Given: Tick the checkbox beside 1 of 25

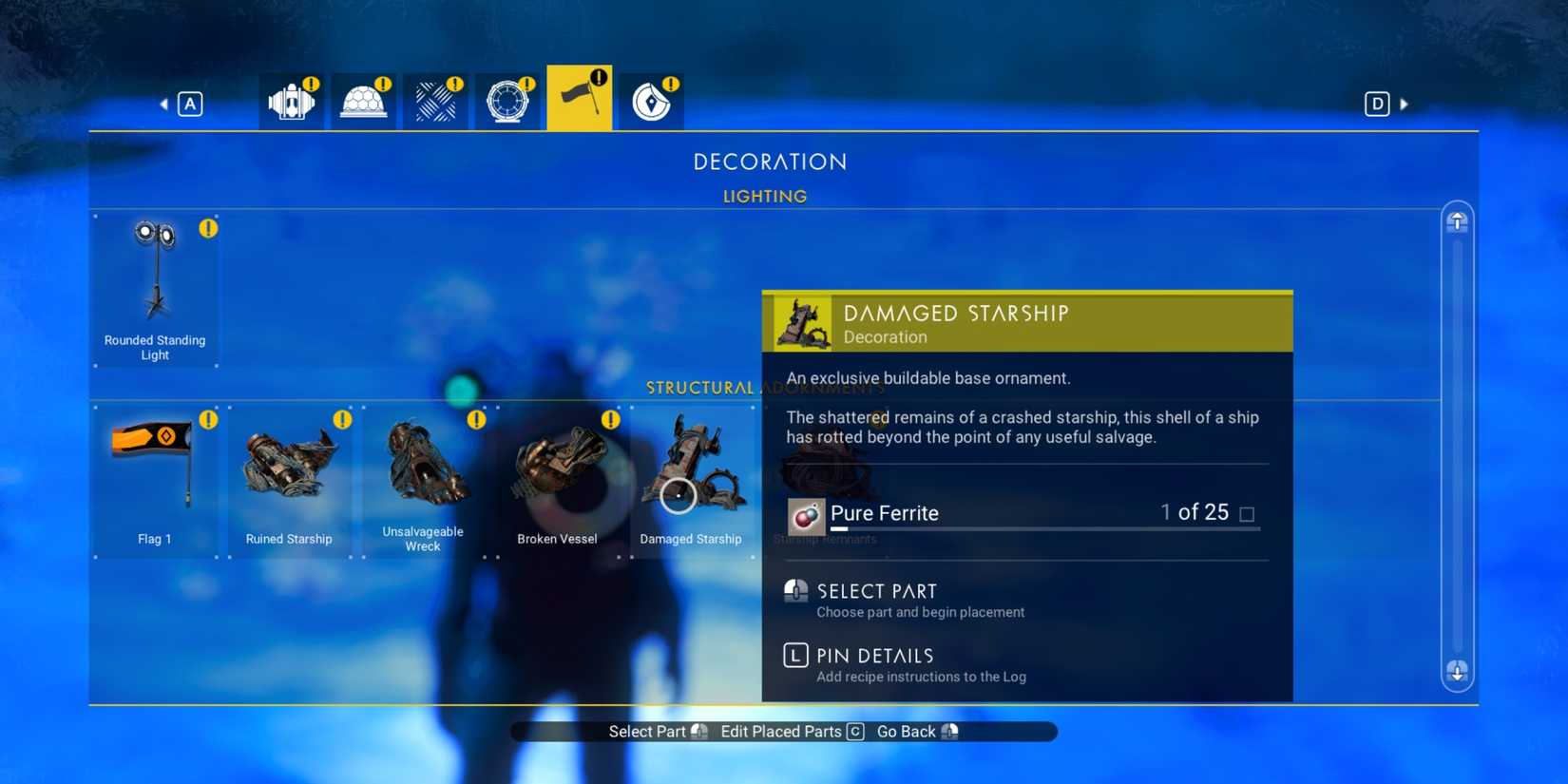Looking at the screenshot, I should click(1247, 512).
